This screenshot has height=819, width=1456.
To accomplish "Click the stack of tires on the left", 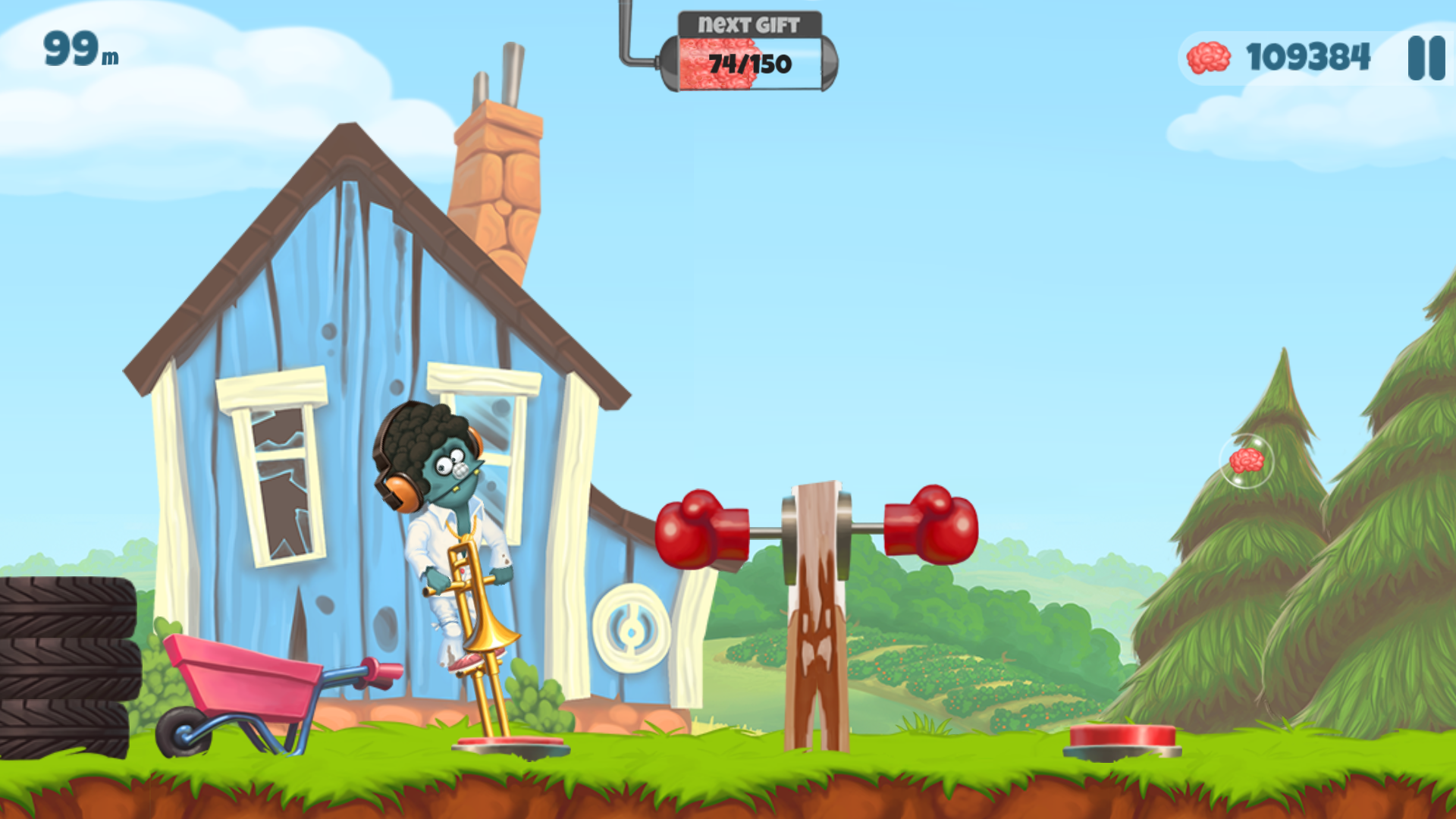I will coord(68,667).
